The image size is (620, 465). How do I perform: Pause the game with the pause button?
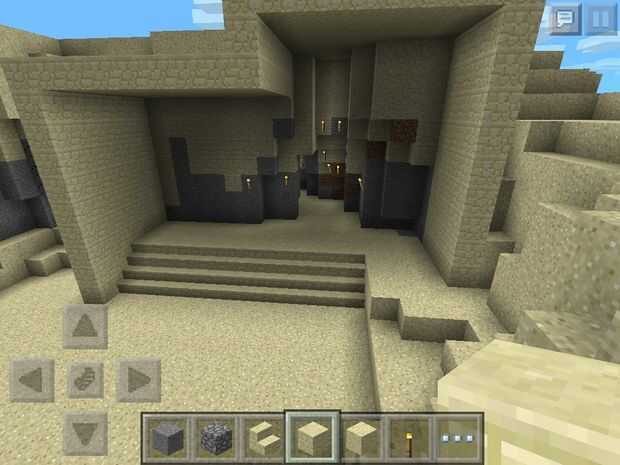pos(600,20)
